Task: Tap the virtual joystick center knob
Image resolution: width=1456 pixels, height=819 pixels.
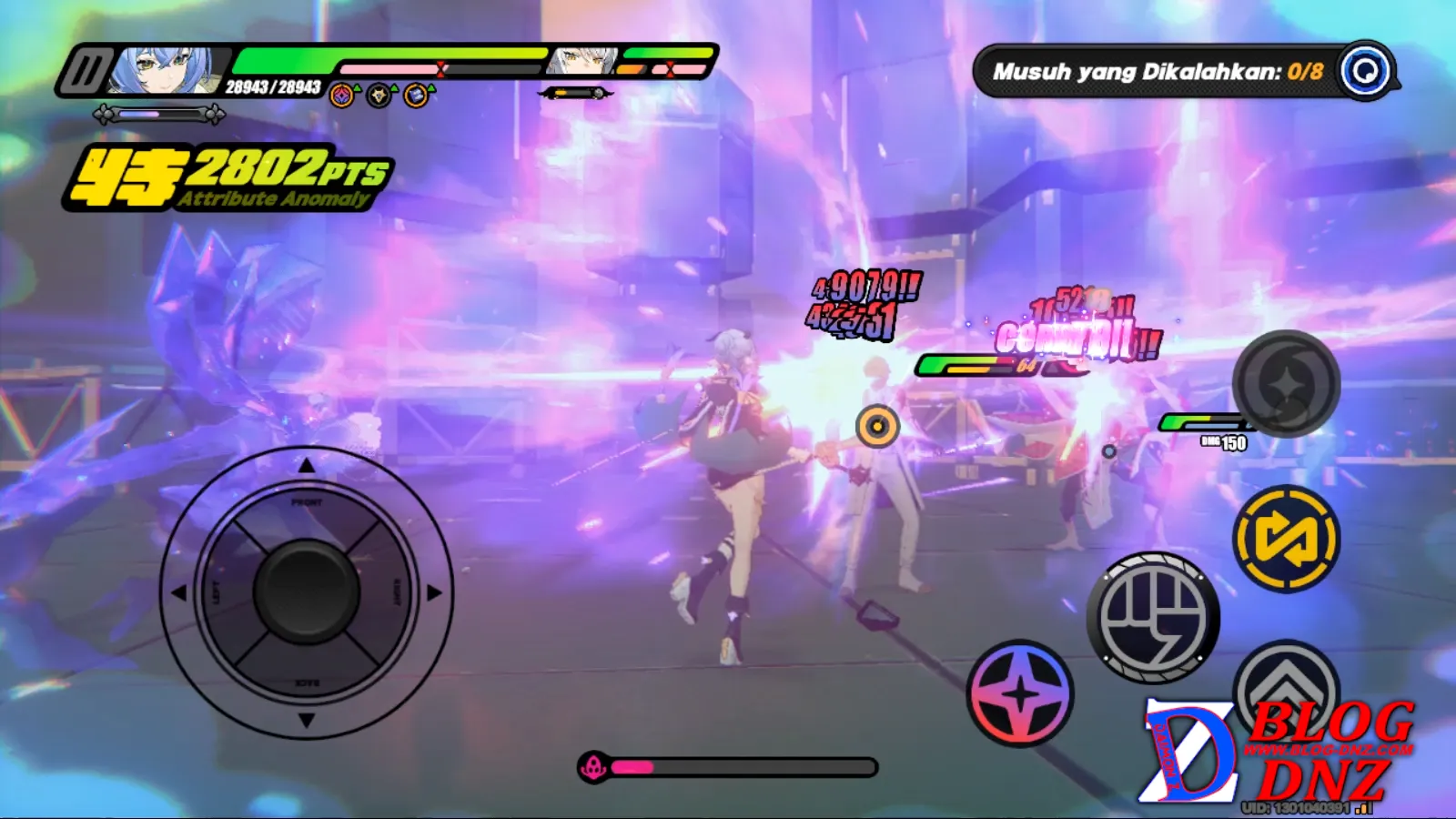Action: pyautogui.click(x=307, y=591)
